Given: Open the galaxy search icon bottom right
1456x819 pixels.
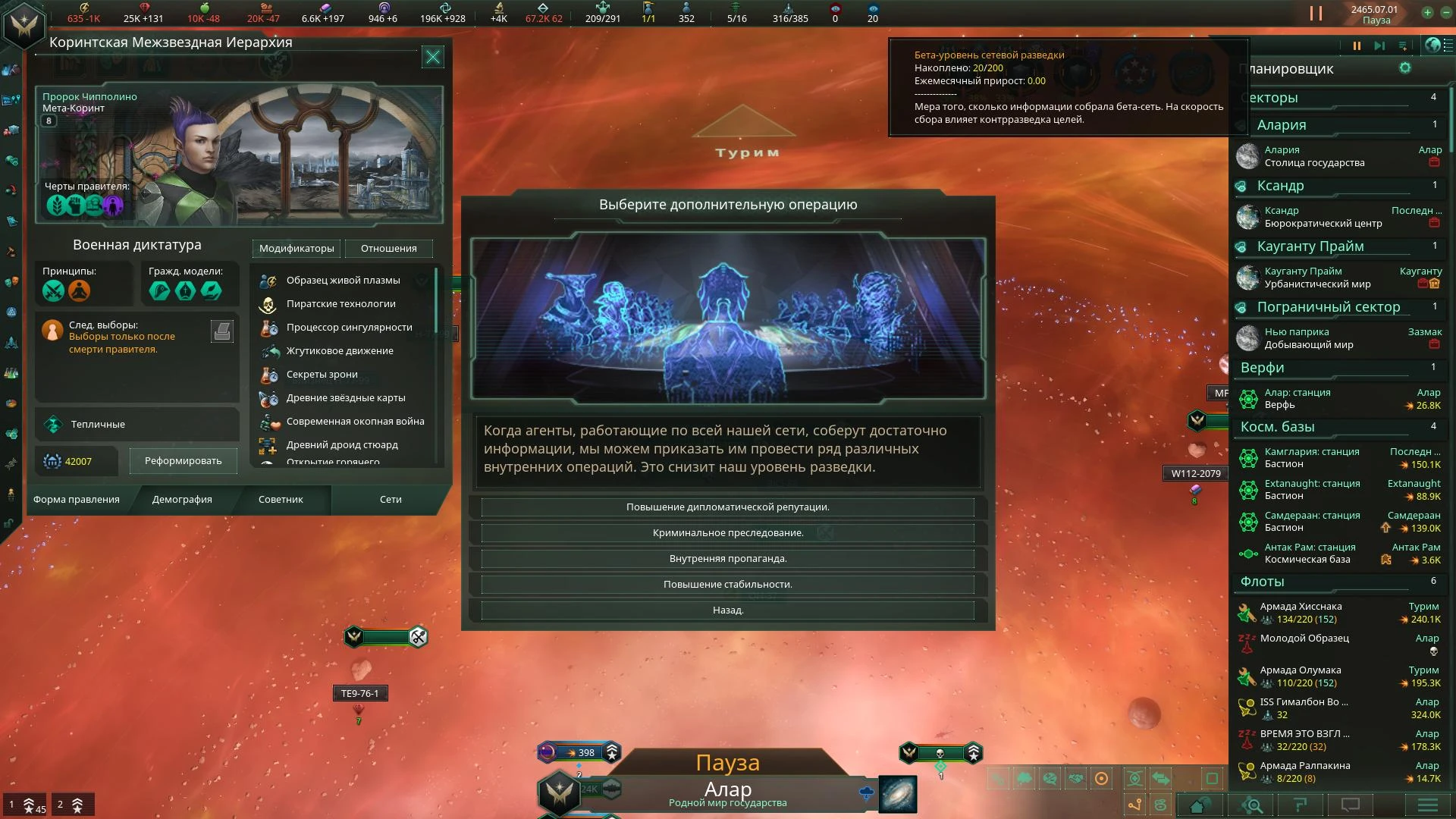Looking at the screenshot, I should point(1252,805).
